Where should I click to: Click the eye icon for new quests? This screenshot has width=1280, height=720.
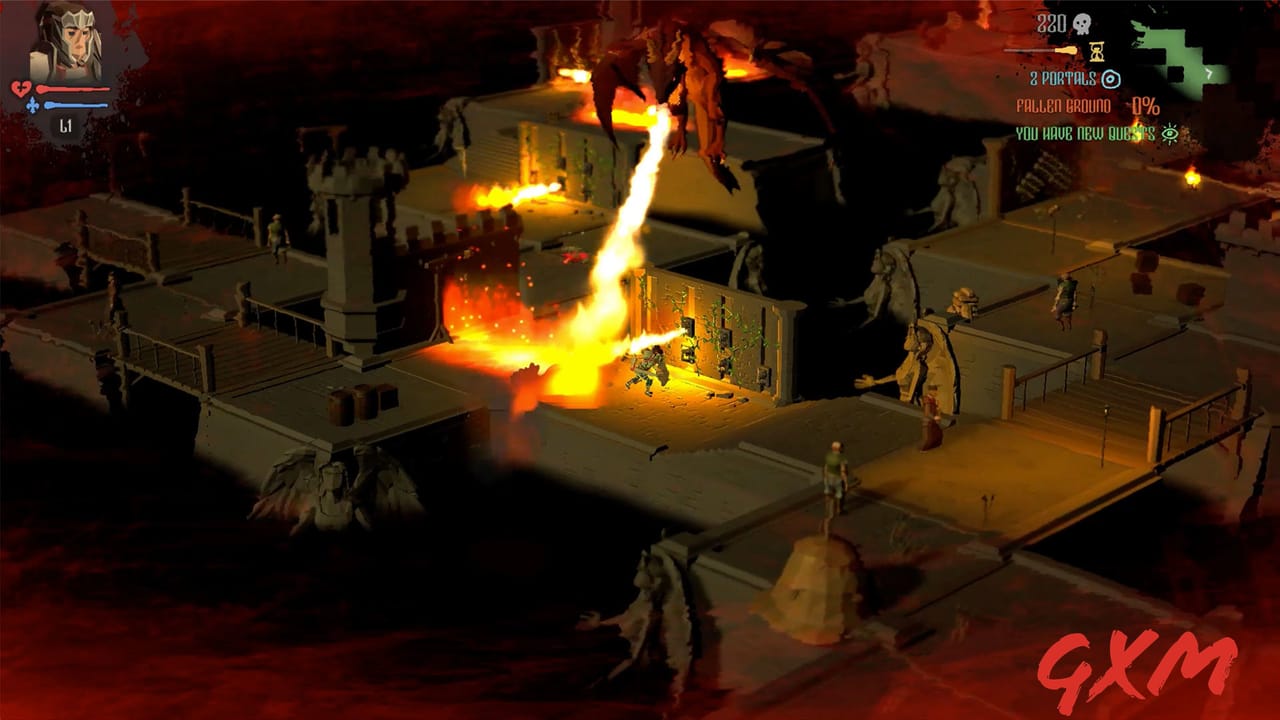1170,132
